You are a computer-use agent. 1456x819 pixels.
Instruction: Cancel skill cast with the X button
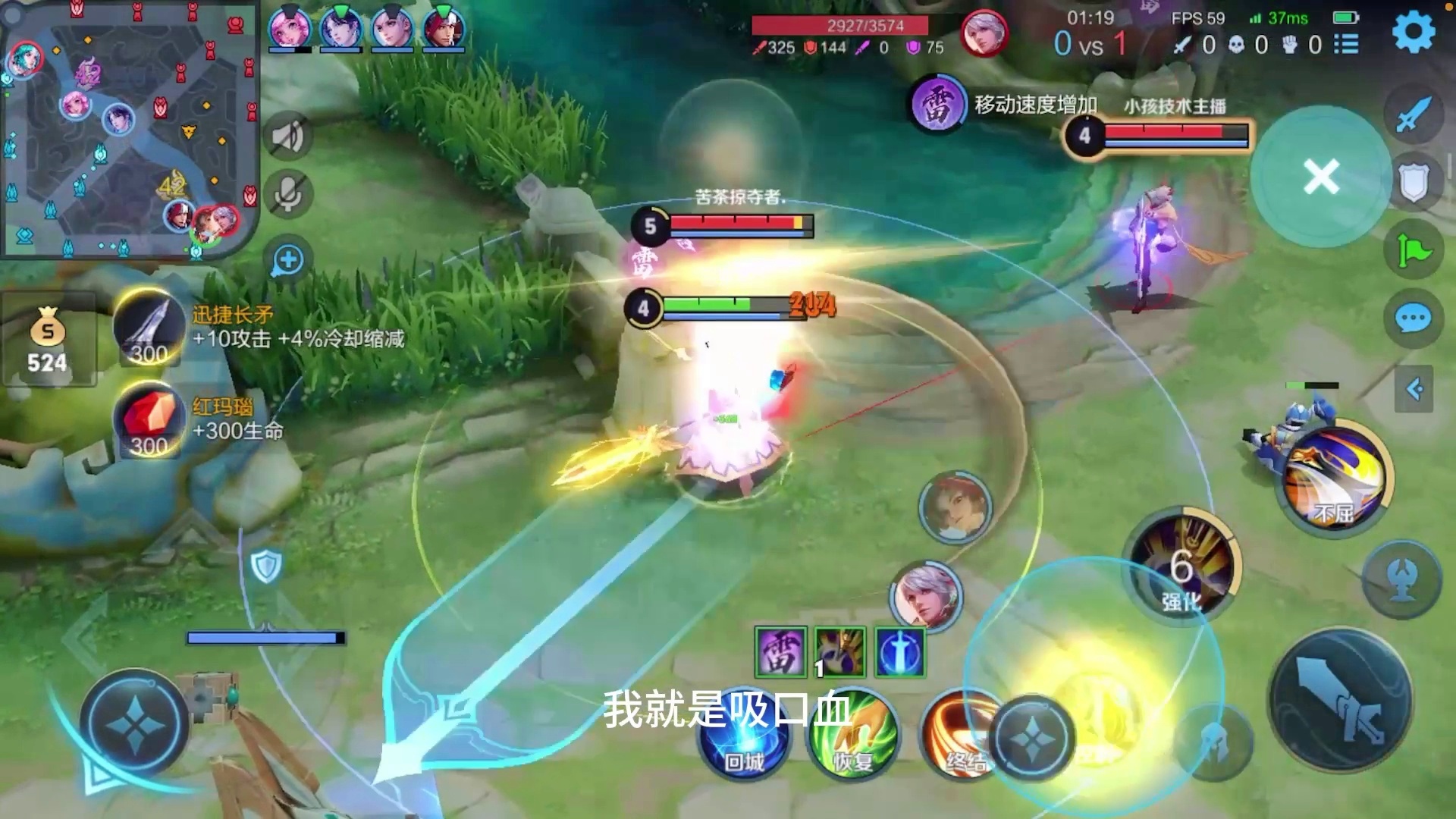[1321, 177]
